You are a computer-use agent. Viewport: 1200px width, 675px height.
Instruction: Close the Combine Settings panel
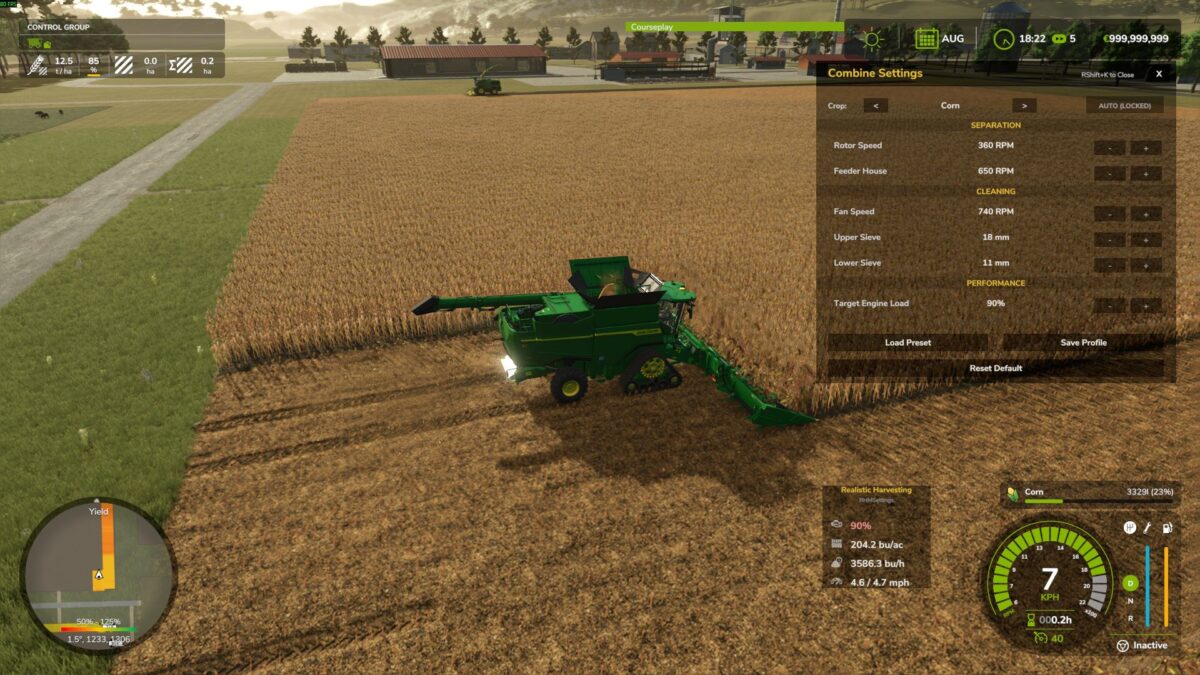point(1158,73)
